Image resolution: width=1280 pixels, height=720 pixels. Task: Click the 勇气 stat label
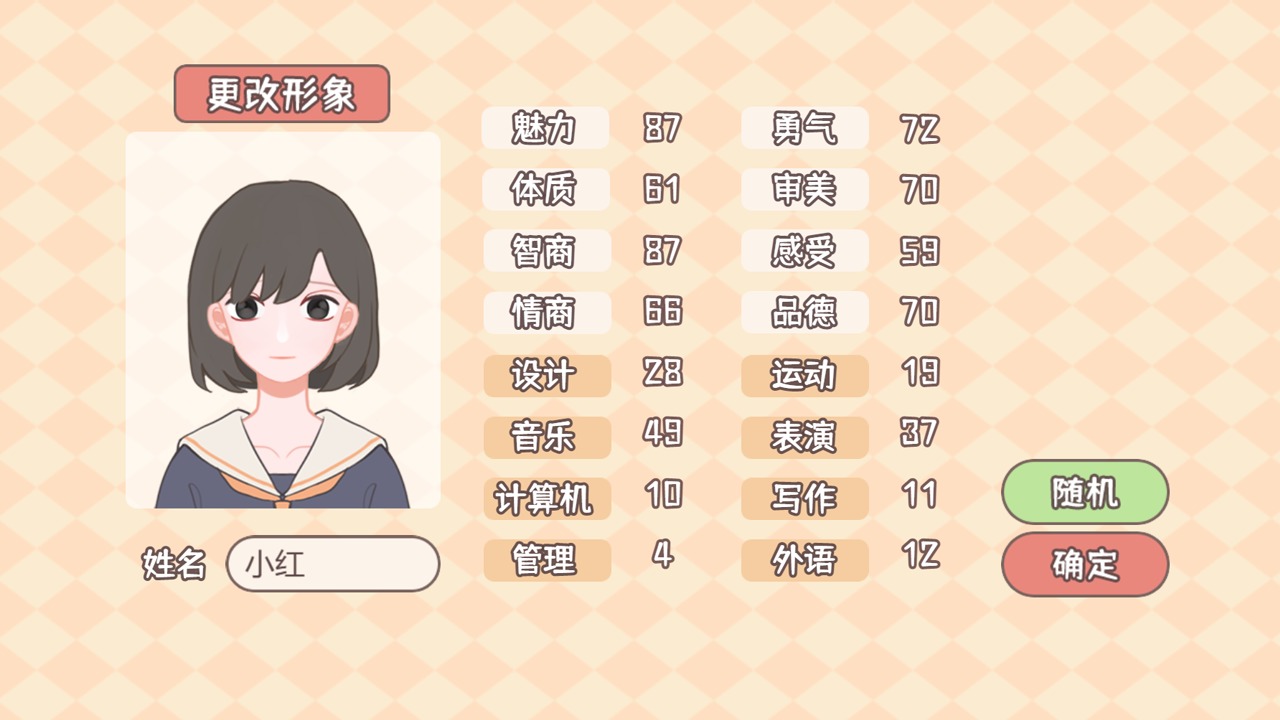[804, 128]
